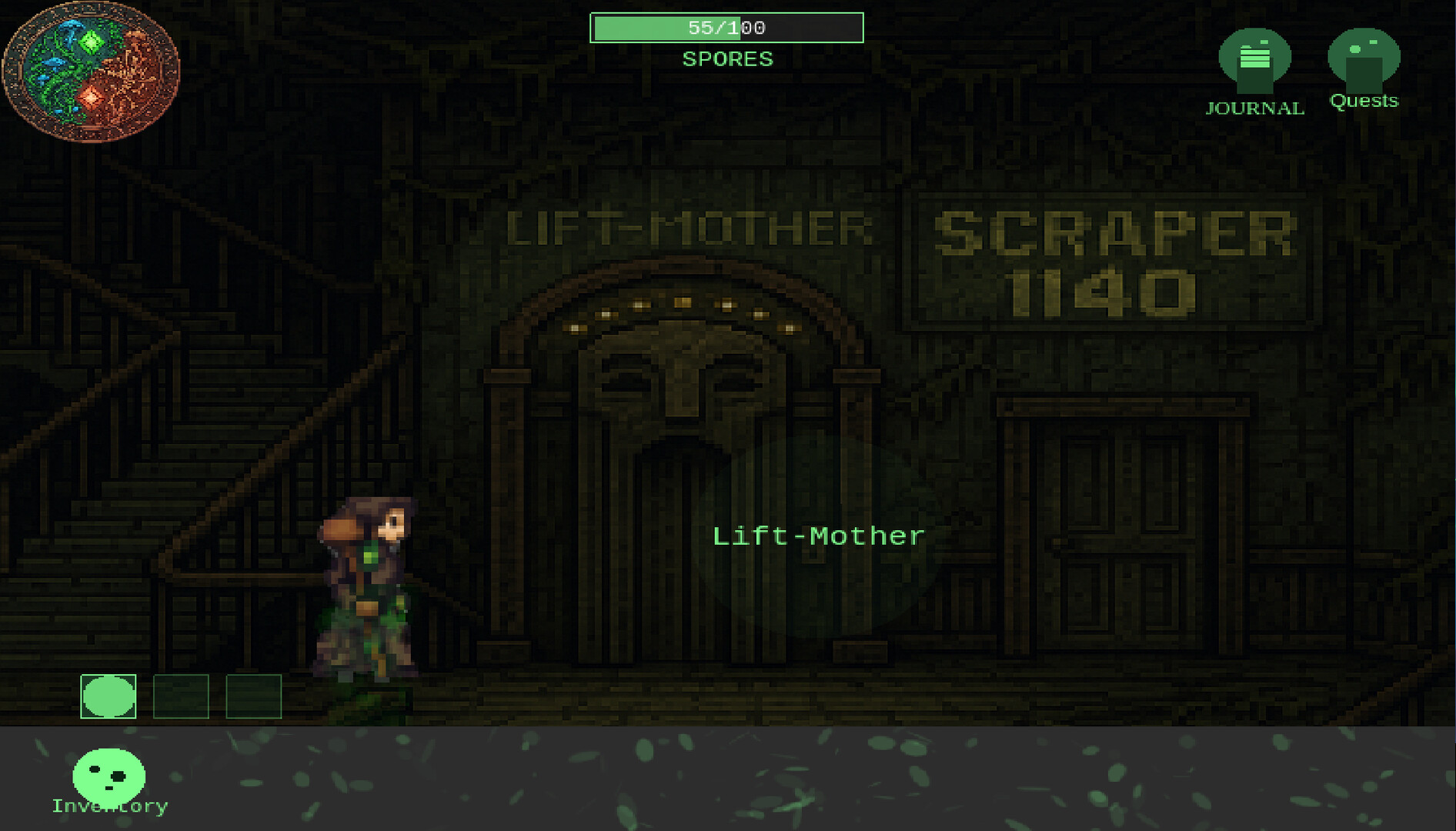Toggle selection of the highlighted first hotbar slot

(x=108, y=699)
